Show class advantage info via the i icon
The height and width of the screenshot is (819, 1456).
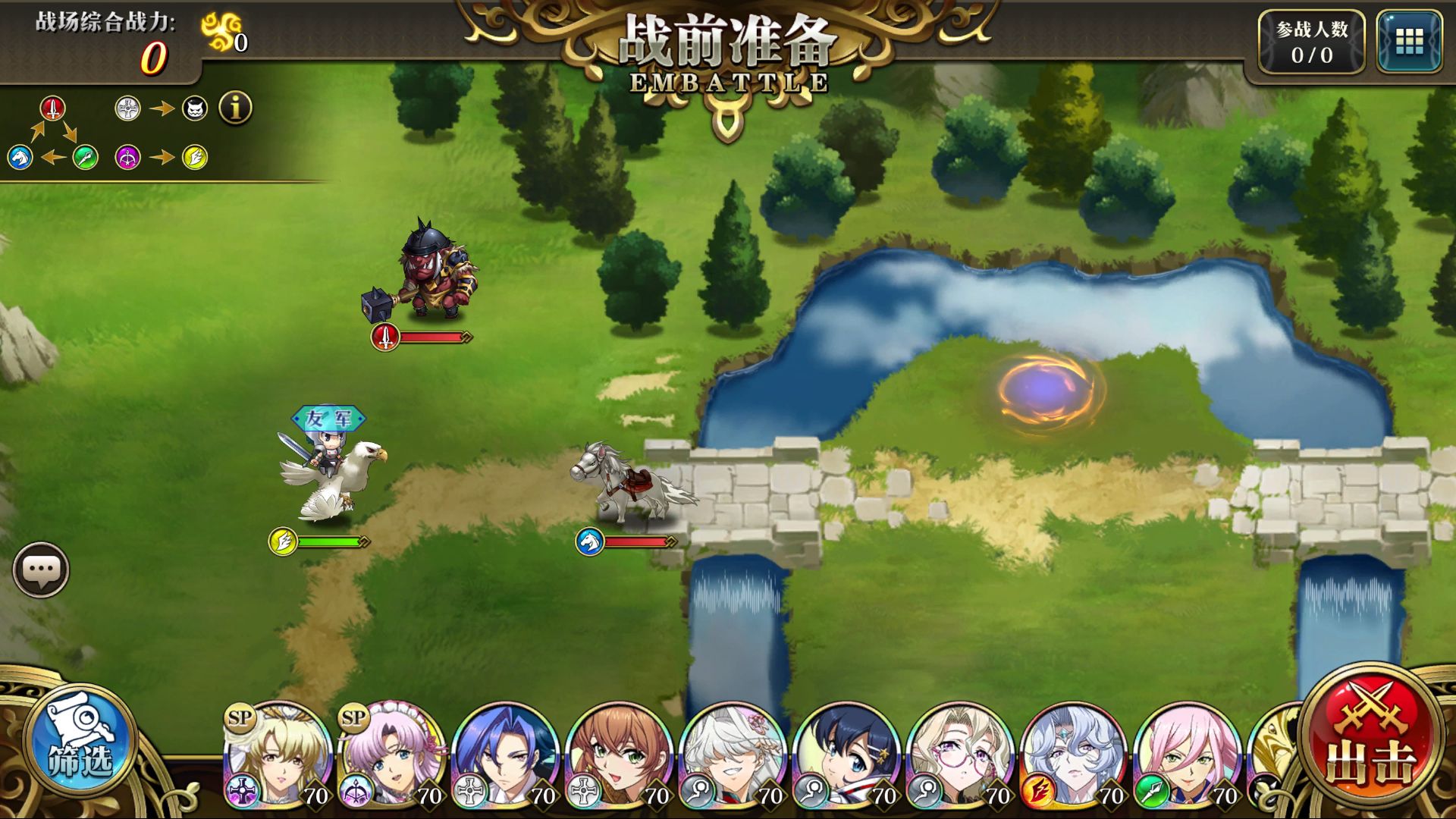click(x=235, y=108)
